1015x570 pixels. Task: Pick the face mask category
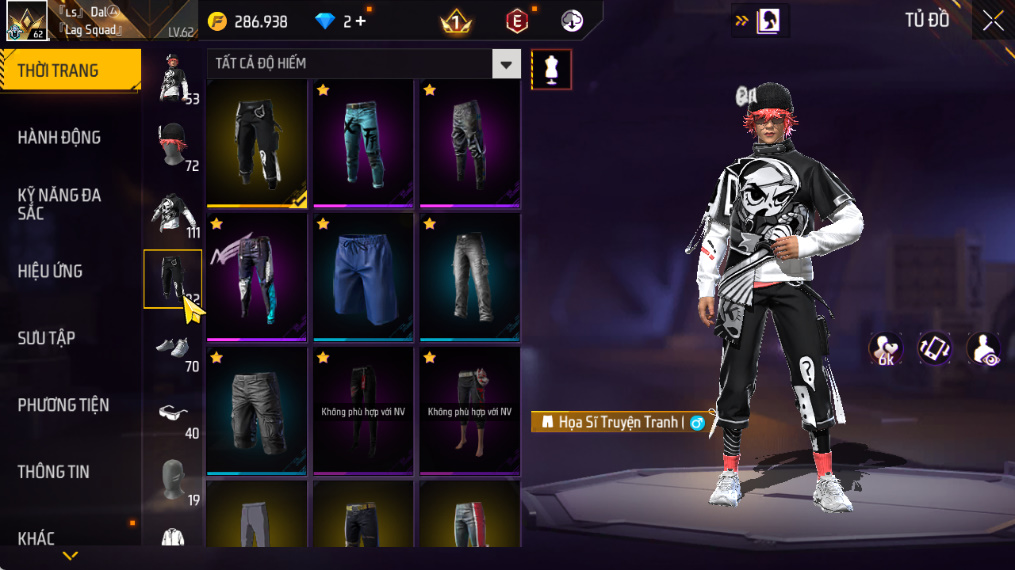pos(173,479)
